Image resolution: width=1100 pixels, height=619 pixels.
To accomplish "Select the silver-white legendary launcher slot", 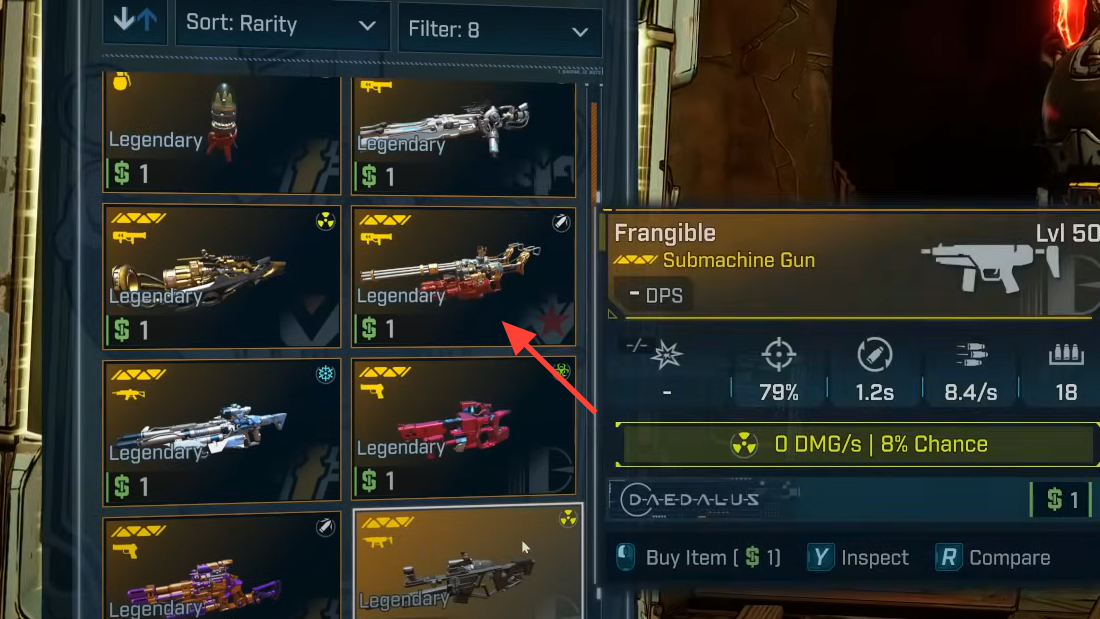I will click(x=463, y=135).
